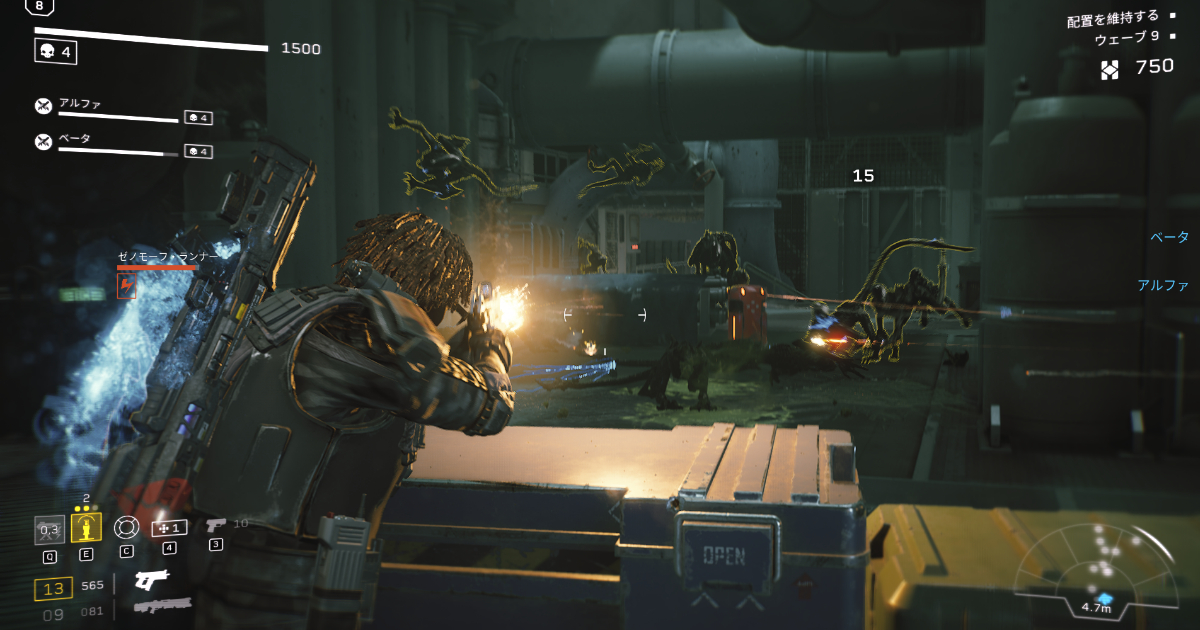The height and width of the screenshot is (630, 1200).
Task: Use the circular ring ability icon
Action: pyautogui.click(x=125, y=527)
